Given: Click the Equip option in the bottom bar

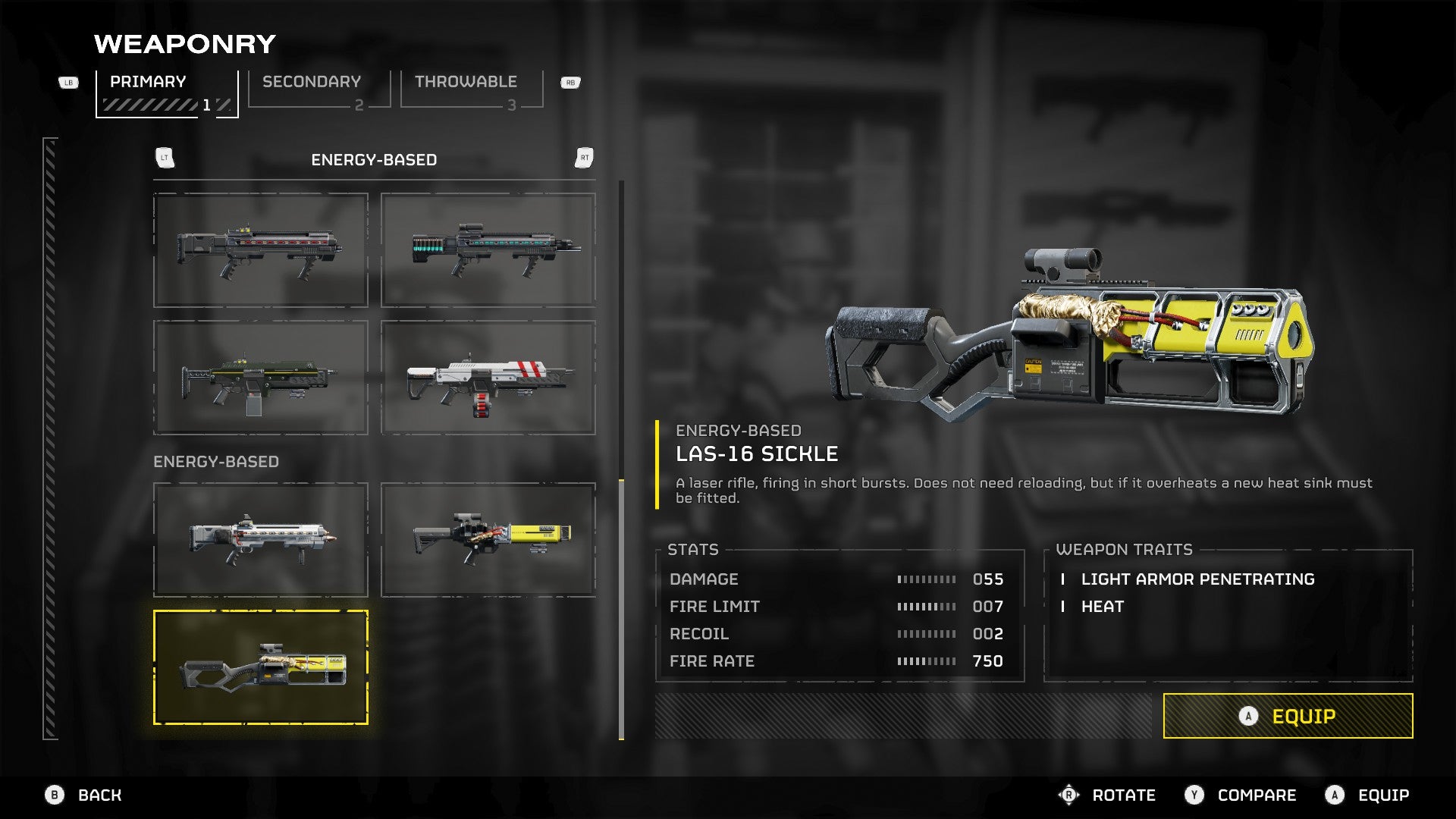Looking at the screenshot, I should 1367,795.
